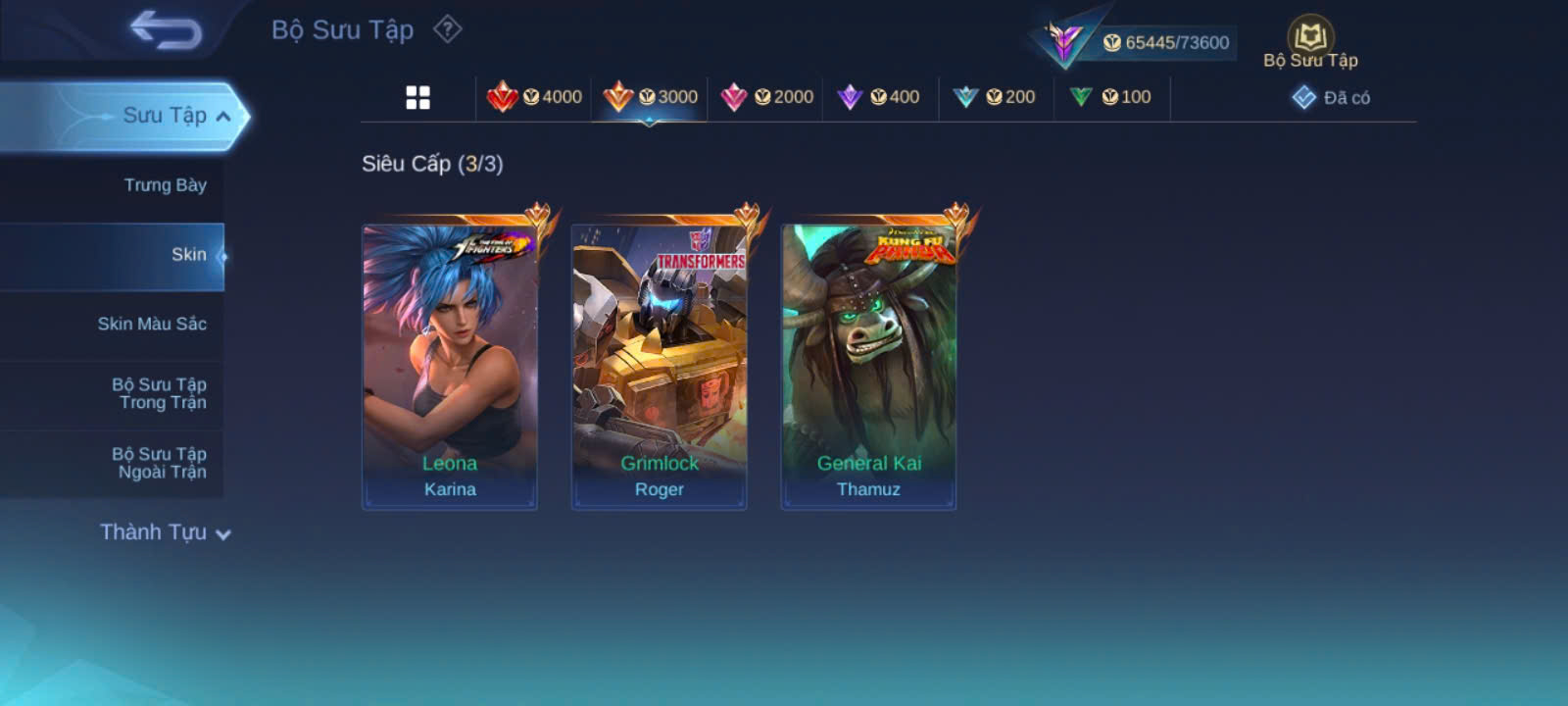Select the Skin menu entry

188,255
